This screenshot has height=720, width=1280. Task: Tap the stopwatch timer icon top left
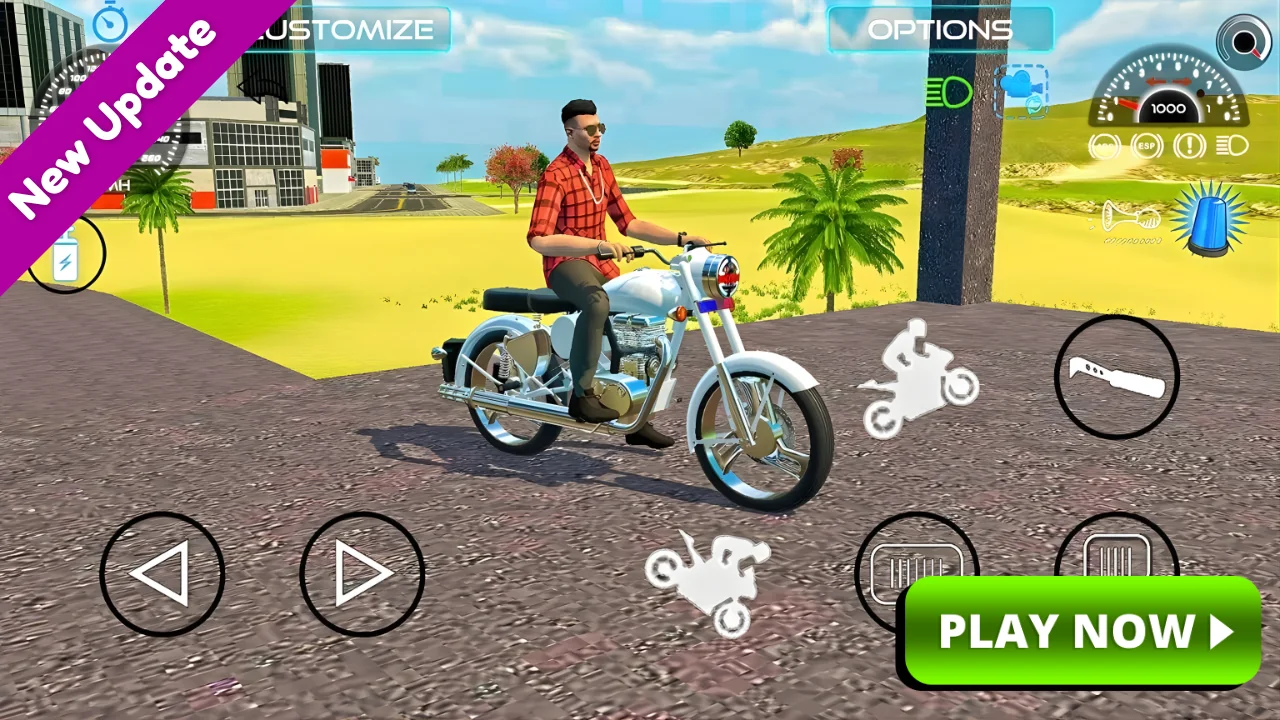[x=110, y=25]
